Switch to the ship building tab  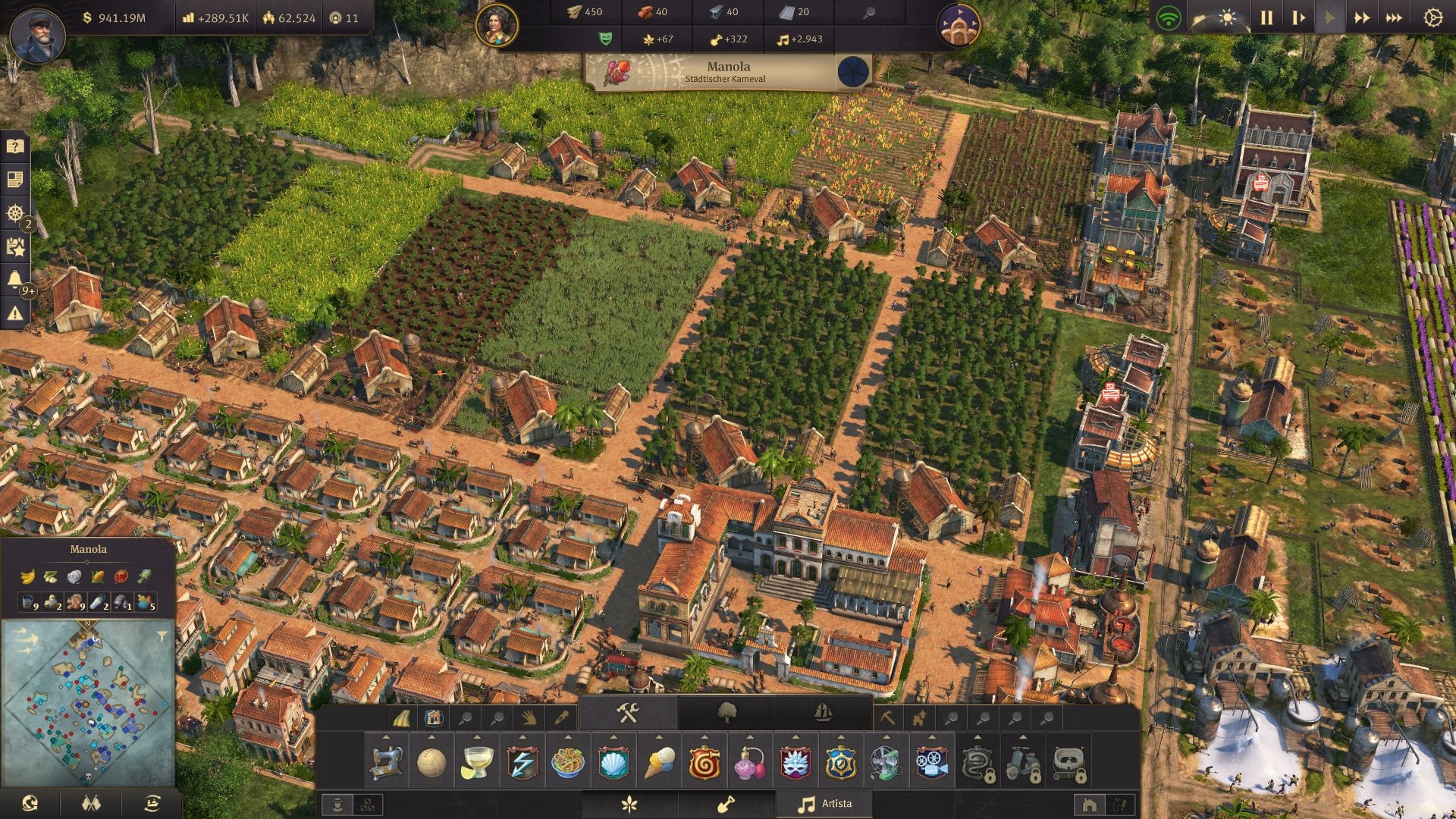(824, 713)
